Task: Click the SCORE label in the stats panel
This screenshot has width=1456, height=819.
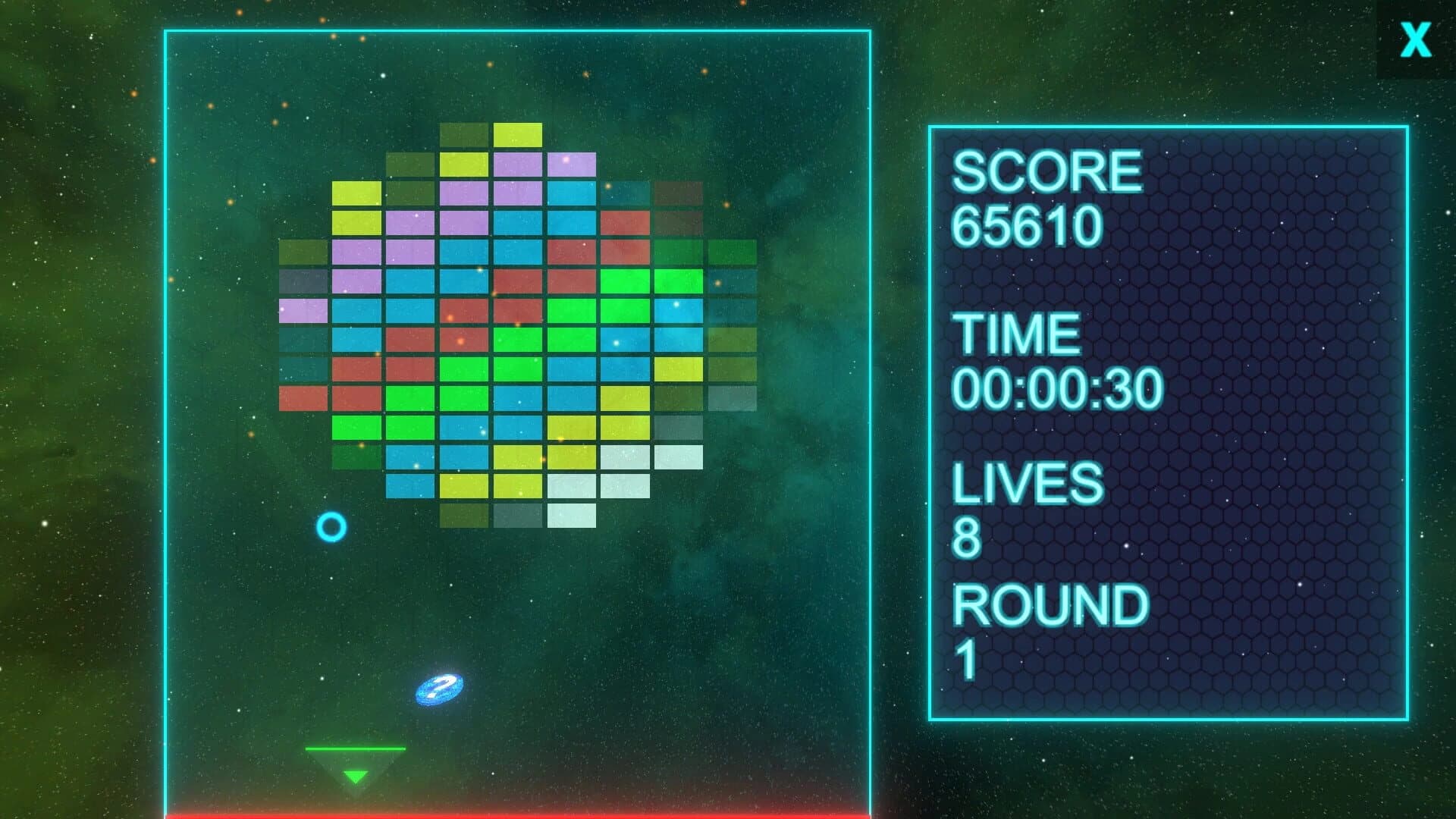Action: click(1046, 171)
